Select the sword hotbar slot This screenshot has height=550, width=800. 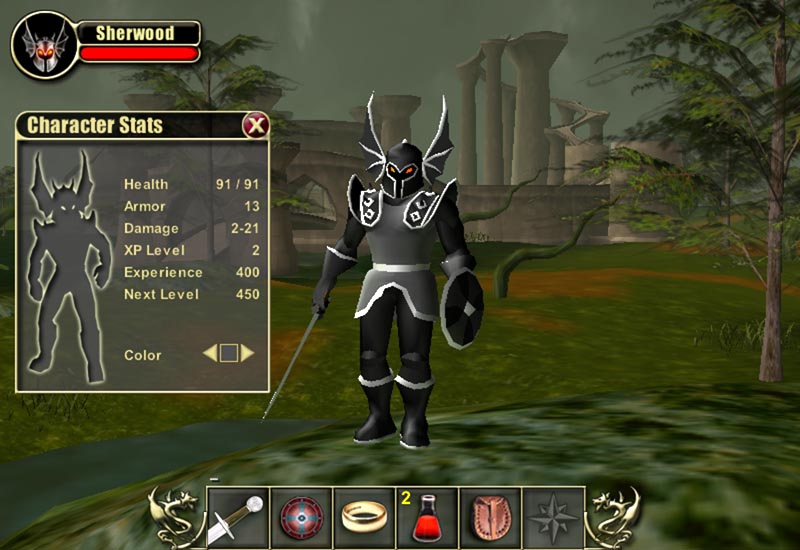pyautogui.click(x=237, y=518)
